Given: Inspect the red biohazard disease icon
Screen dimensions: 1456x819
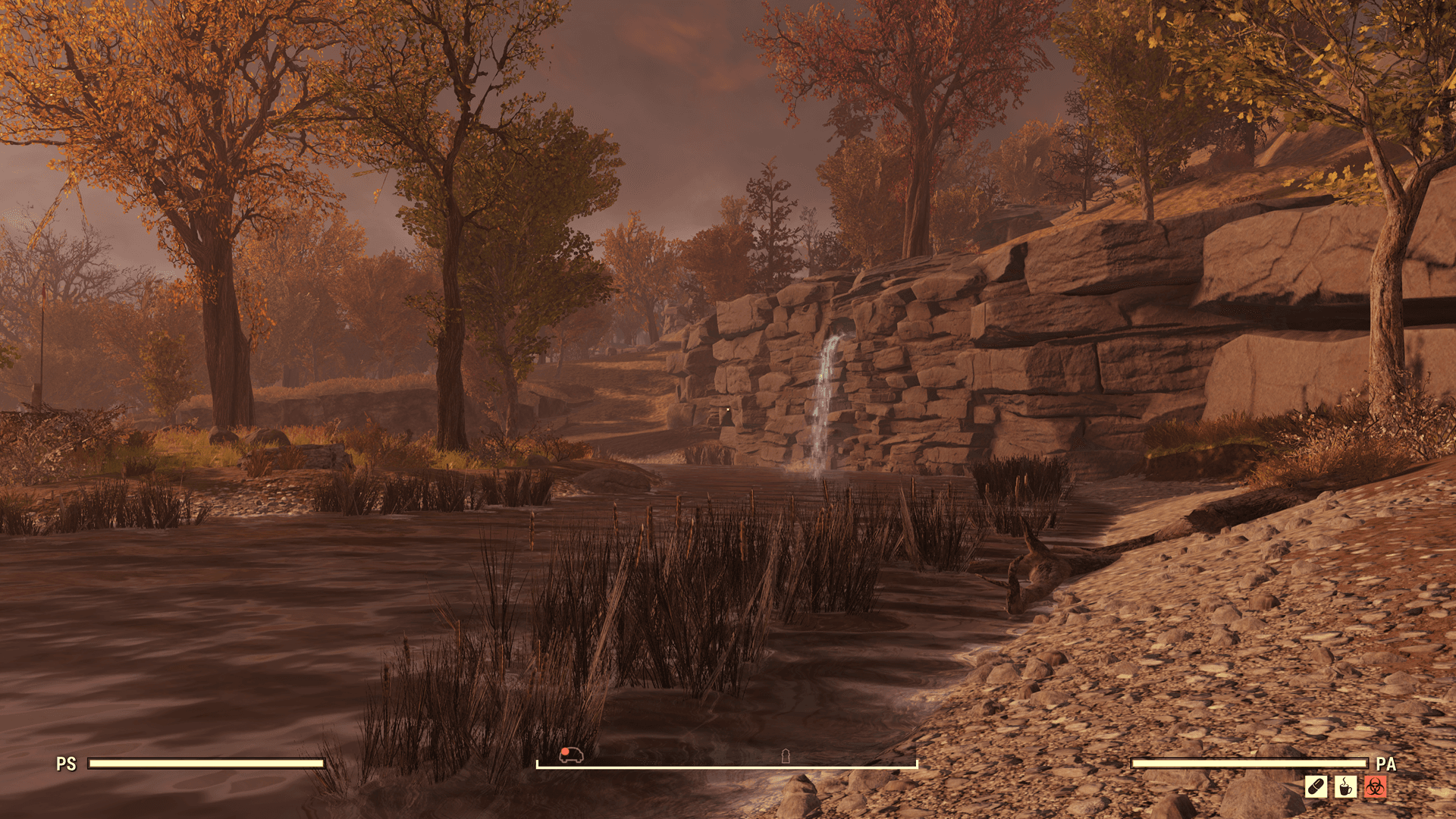Looking at the screenshot, I should [1375, 786].
